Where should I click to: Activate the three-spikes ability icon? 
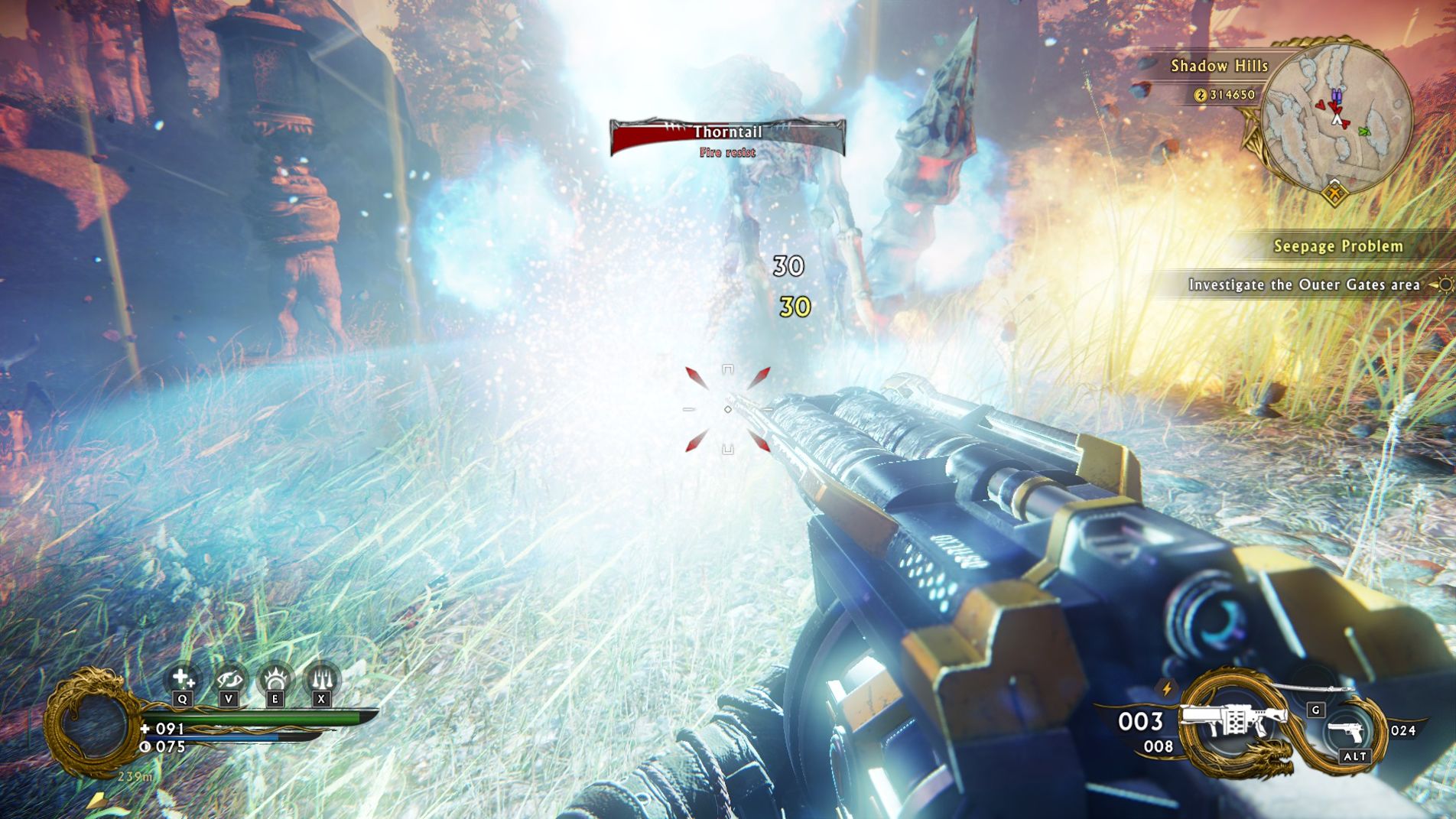pos(321,678)
